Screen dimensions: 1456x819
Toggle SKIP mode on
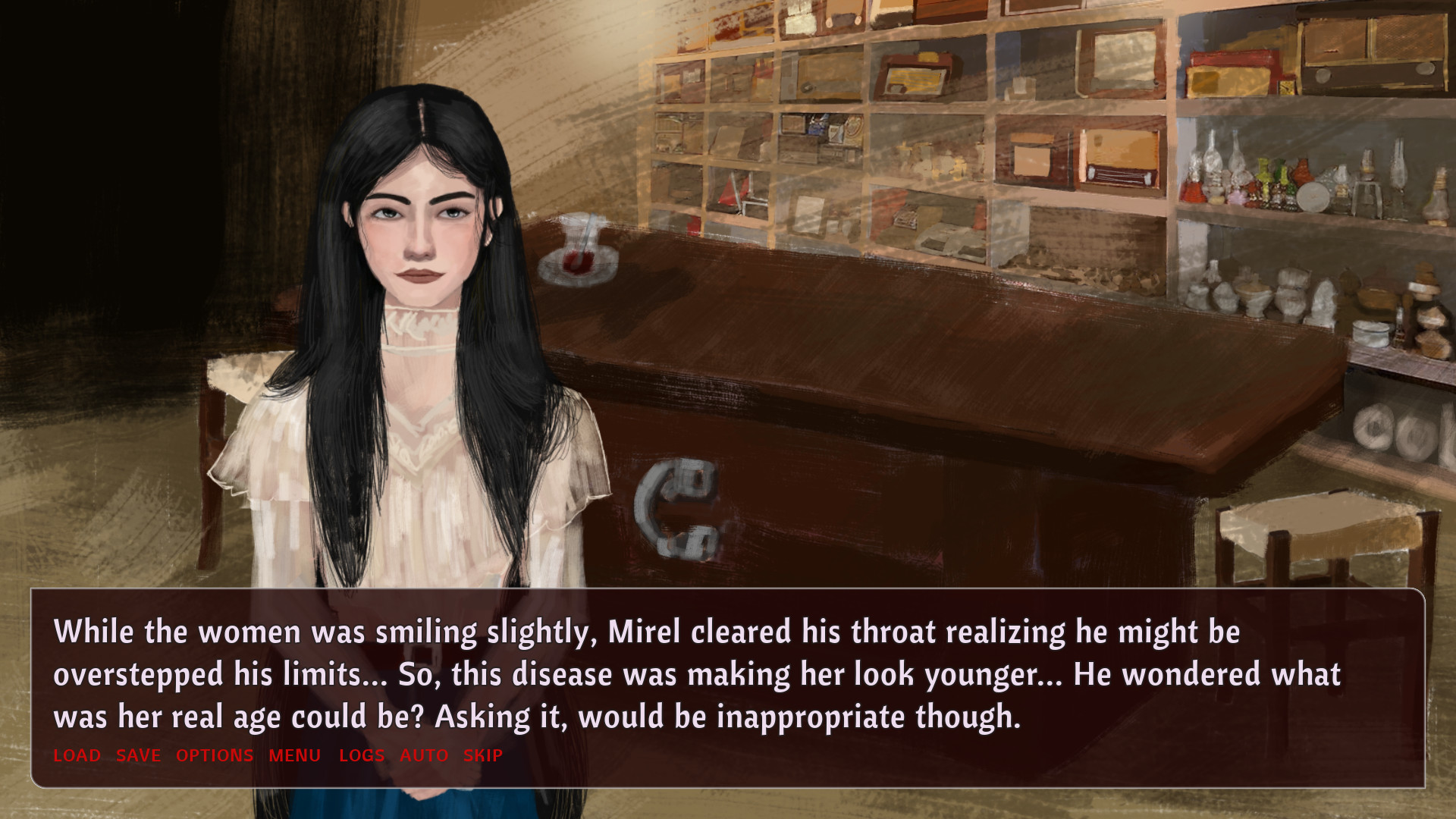(x=482, y=755)
